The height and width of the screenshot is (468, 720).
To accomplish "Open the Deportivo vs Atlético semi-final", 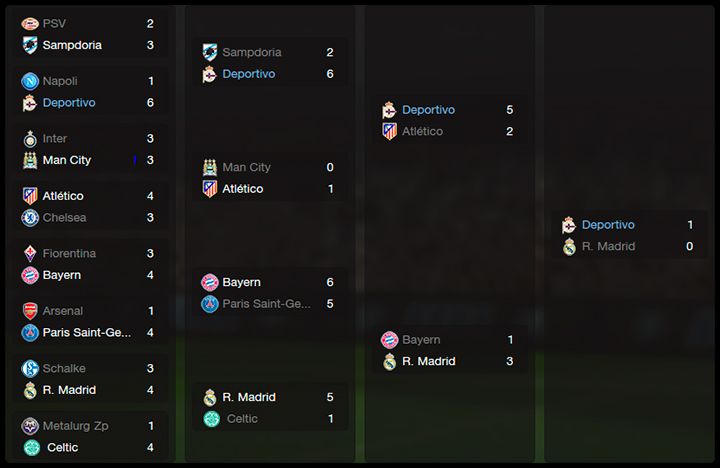I will pyautogui.click(x=448, y=121).
